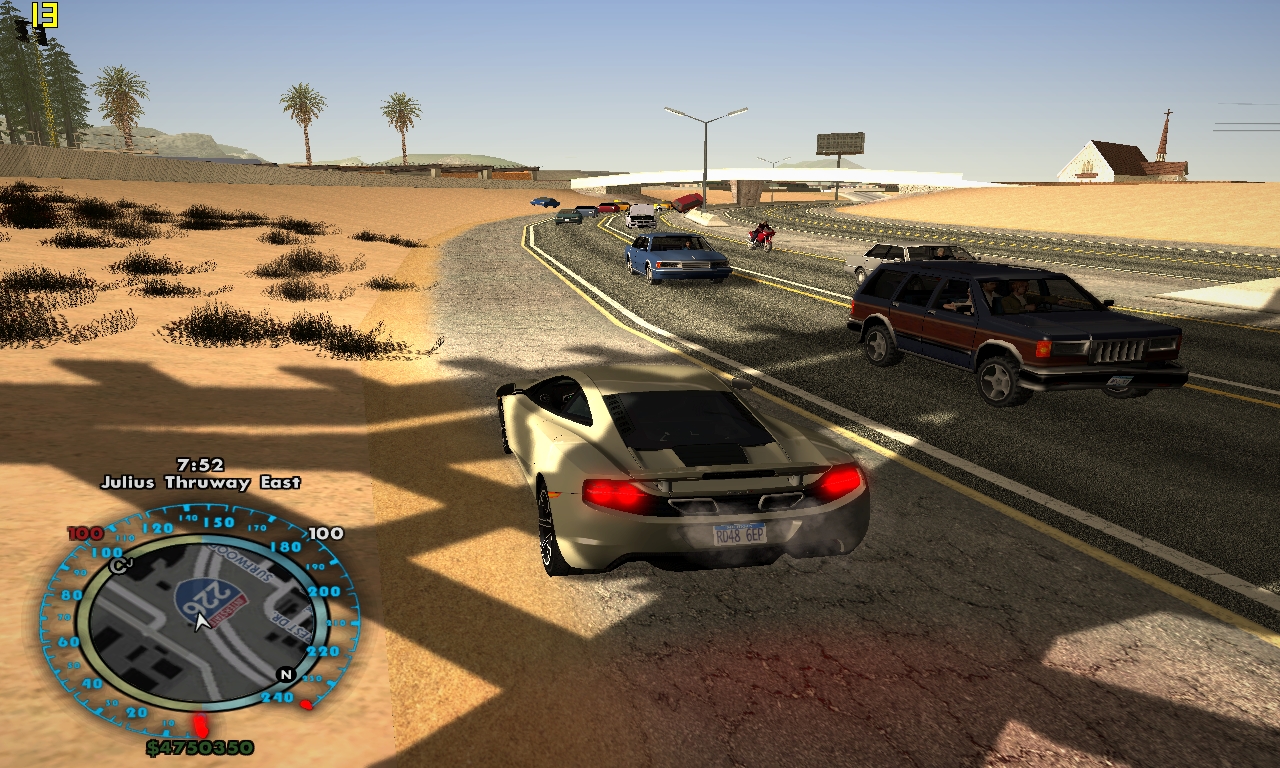Select the north N marker on the radar

285,675
